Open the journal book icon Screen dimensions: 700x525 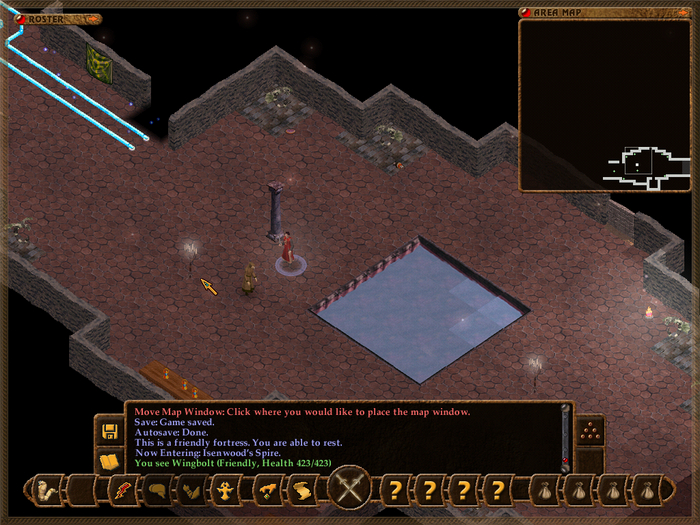click(x=109, y=461)
